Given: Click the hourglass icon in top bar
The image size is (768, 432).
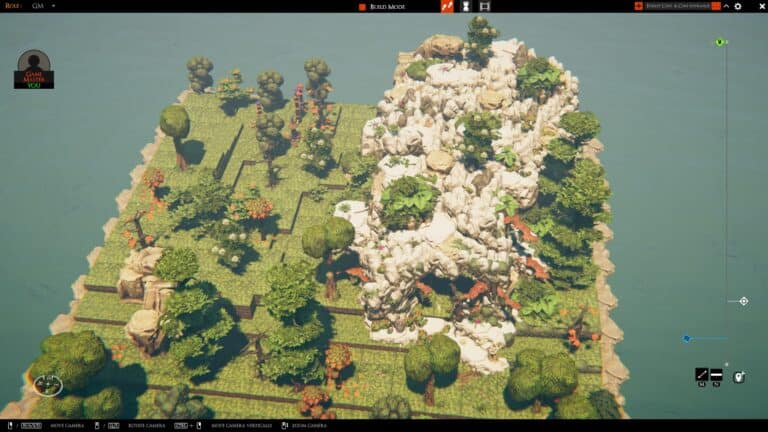Looking at the screenshot, I should [x=466, y=6].
